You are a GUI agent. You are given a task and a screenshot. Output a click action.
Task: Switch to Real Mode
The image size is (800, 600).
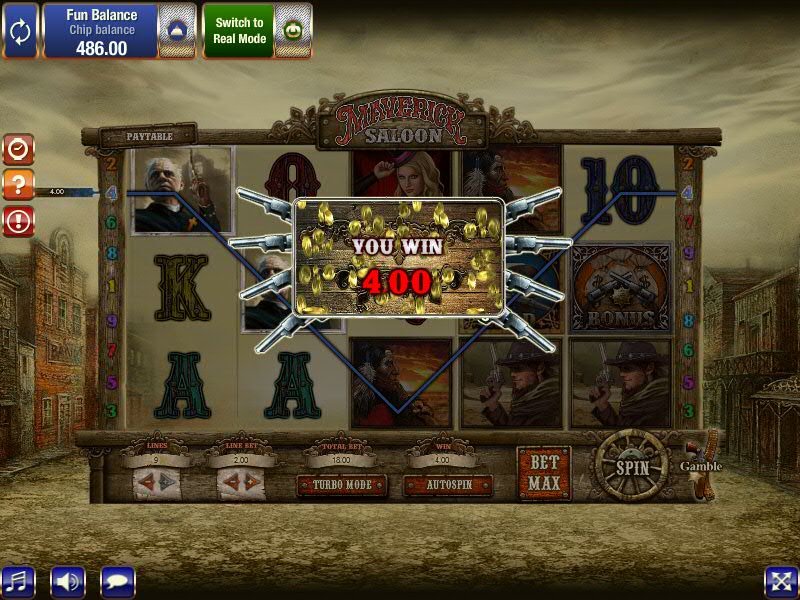pyautogui.click(x=238, y=30)
